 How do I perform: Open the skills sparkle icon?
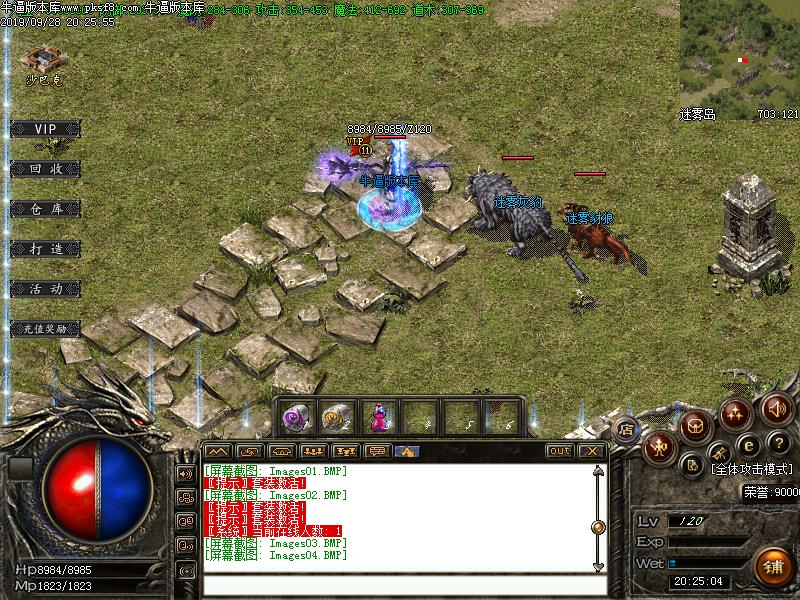point(737,412)
